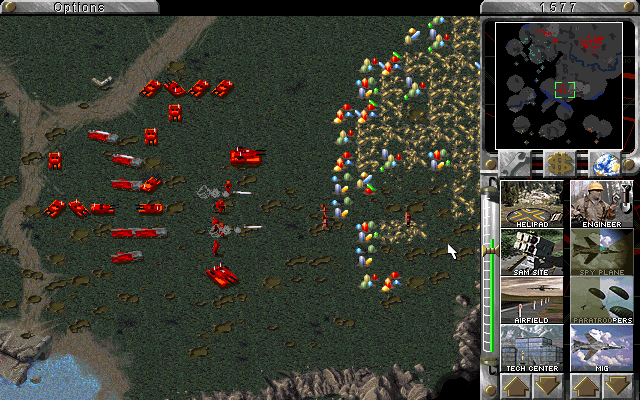640x400 pixels.
Task: Click the up arrow below the structures column
Action: 516,386
